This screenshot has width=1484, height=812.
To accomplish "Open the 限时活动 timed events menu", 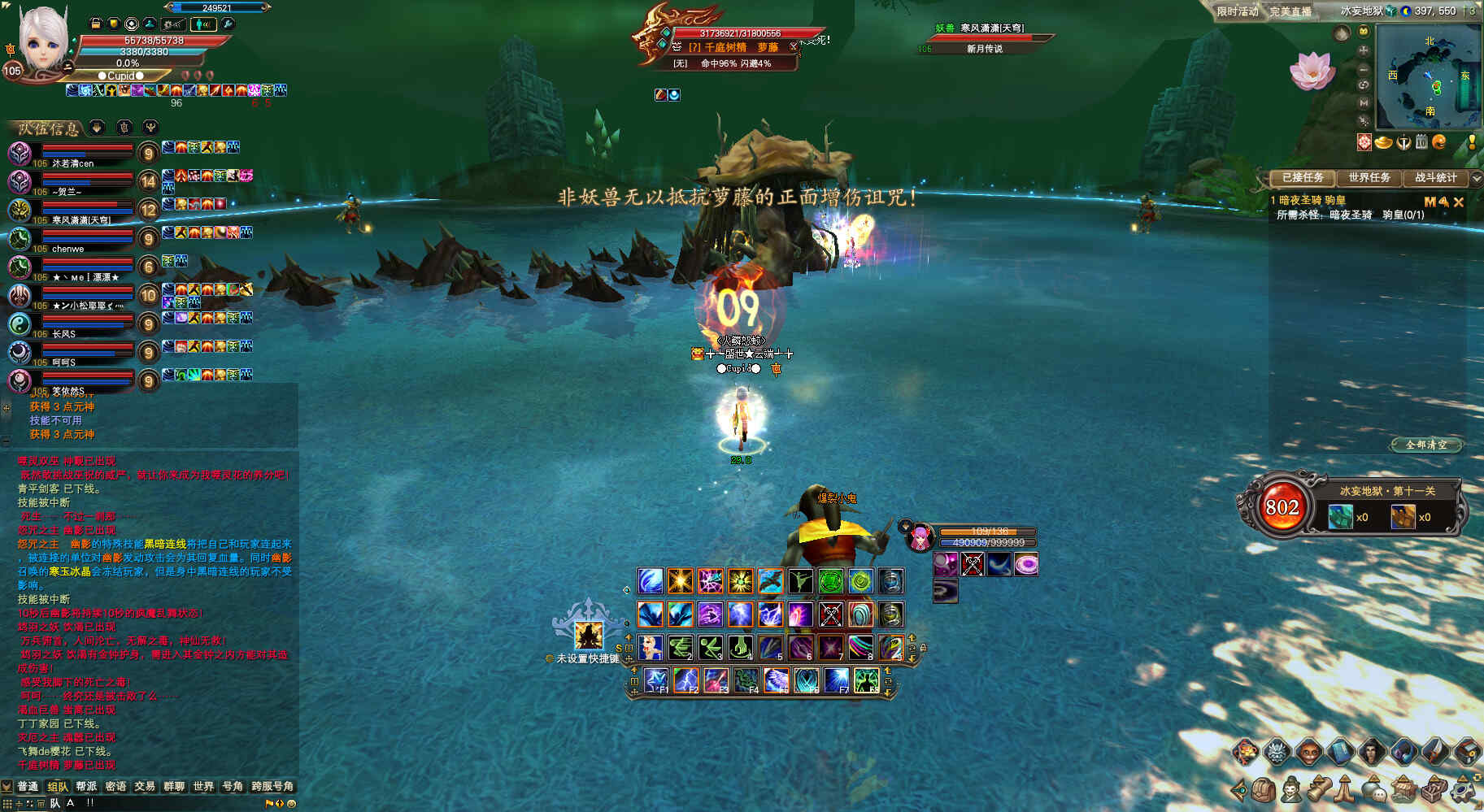I will (1237, 11).
